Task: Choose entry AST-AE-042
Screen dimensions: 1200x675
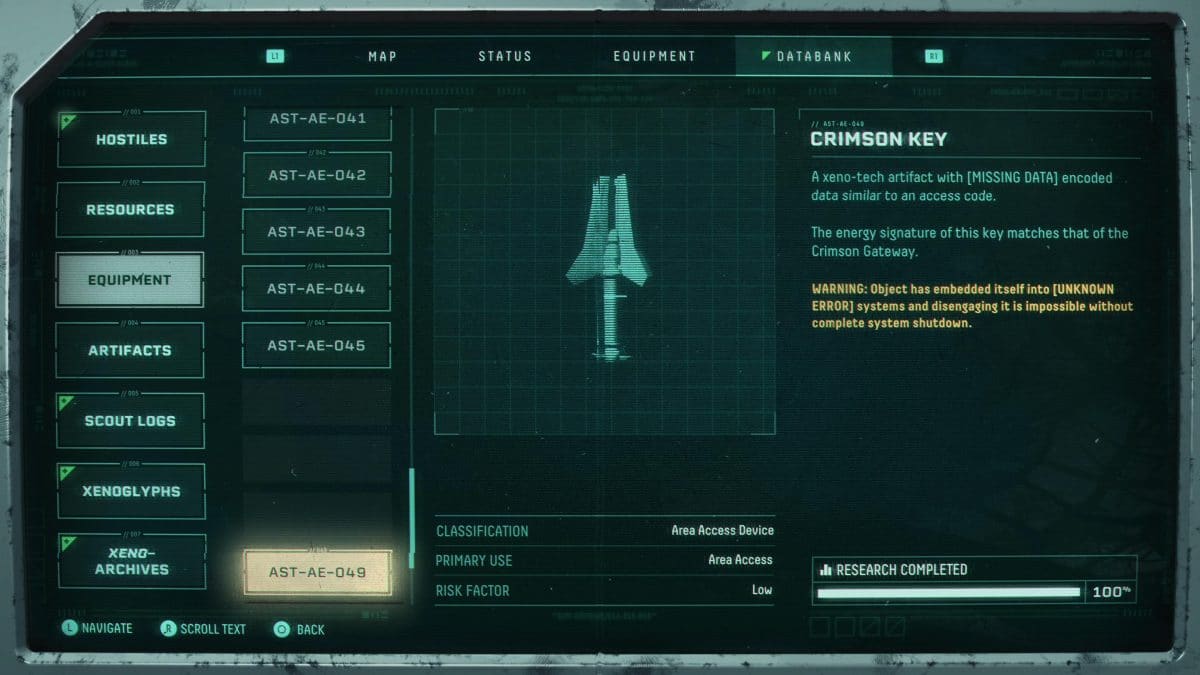Action: tap(317, 175)
